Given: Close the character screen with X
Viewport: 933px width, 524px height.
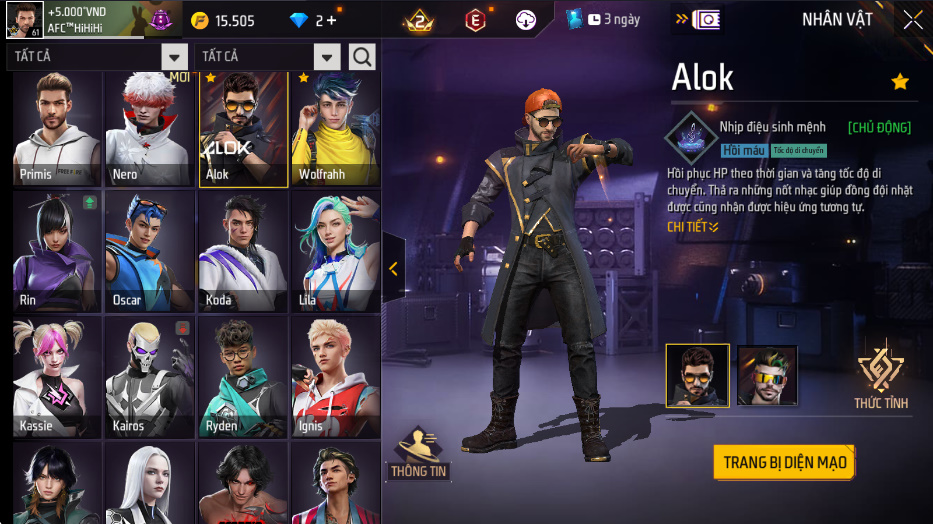Looking at the screenshot, I should (x=912, y=20).
